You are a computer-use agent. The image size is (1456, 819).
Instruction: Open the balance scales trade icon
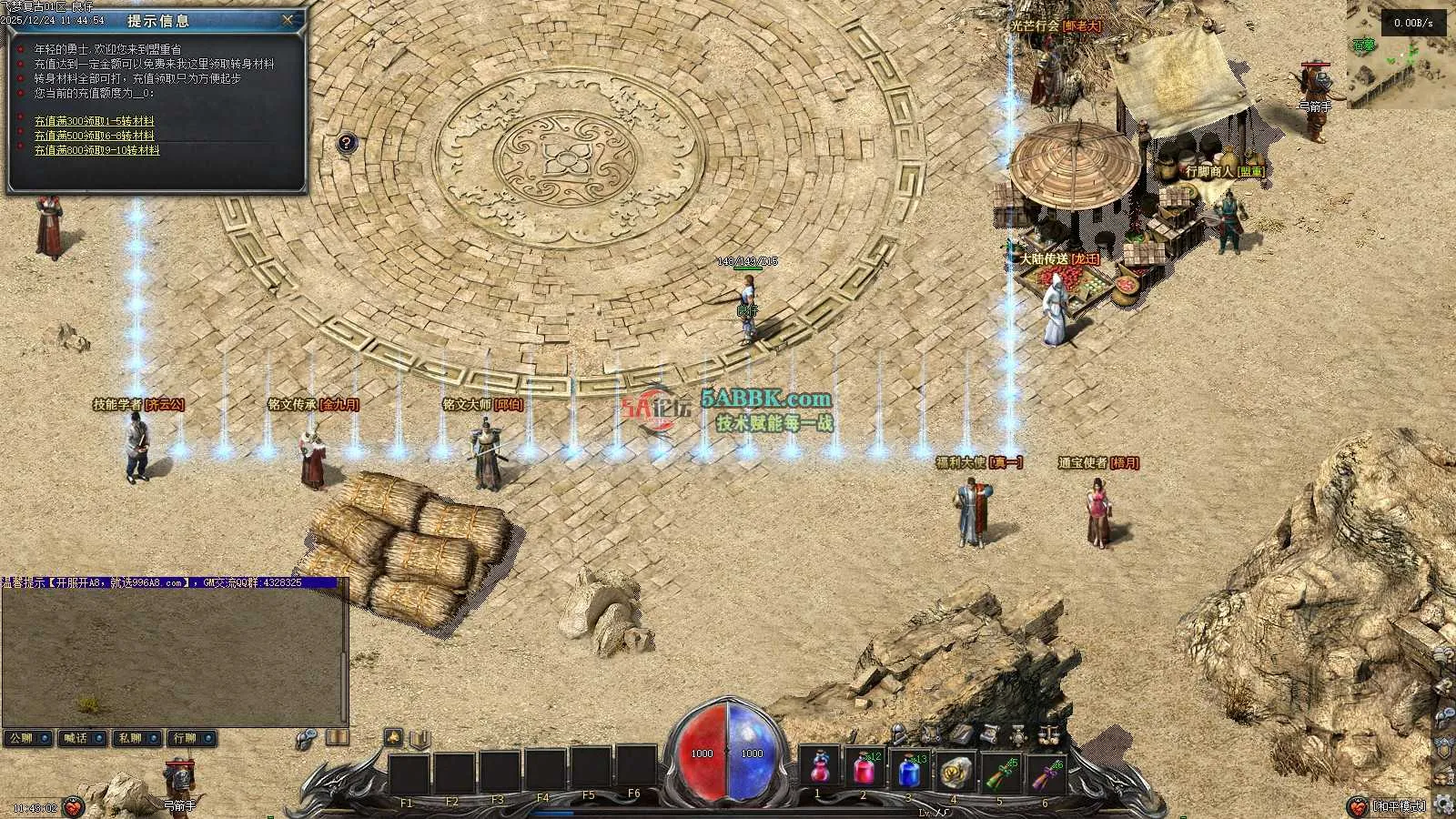pyautogui.click(x=1048, y=733)
